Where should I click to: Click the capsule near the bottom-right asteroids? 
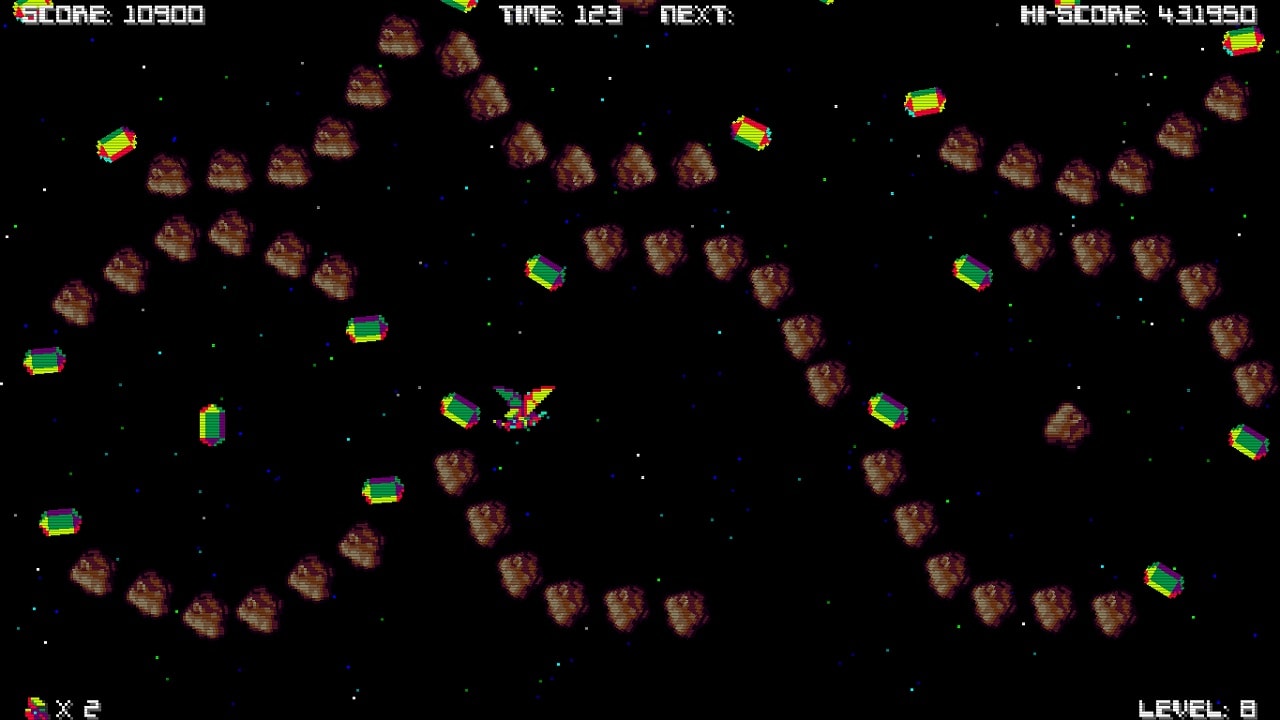point(1164,578)
